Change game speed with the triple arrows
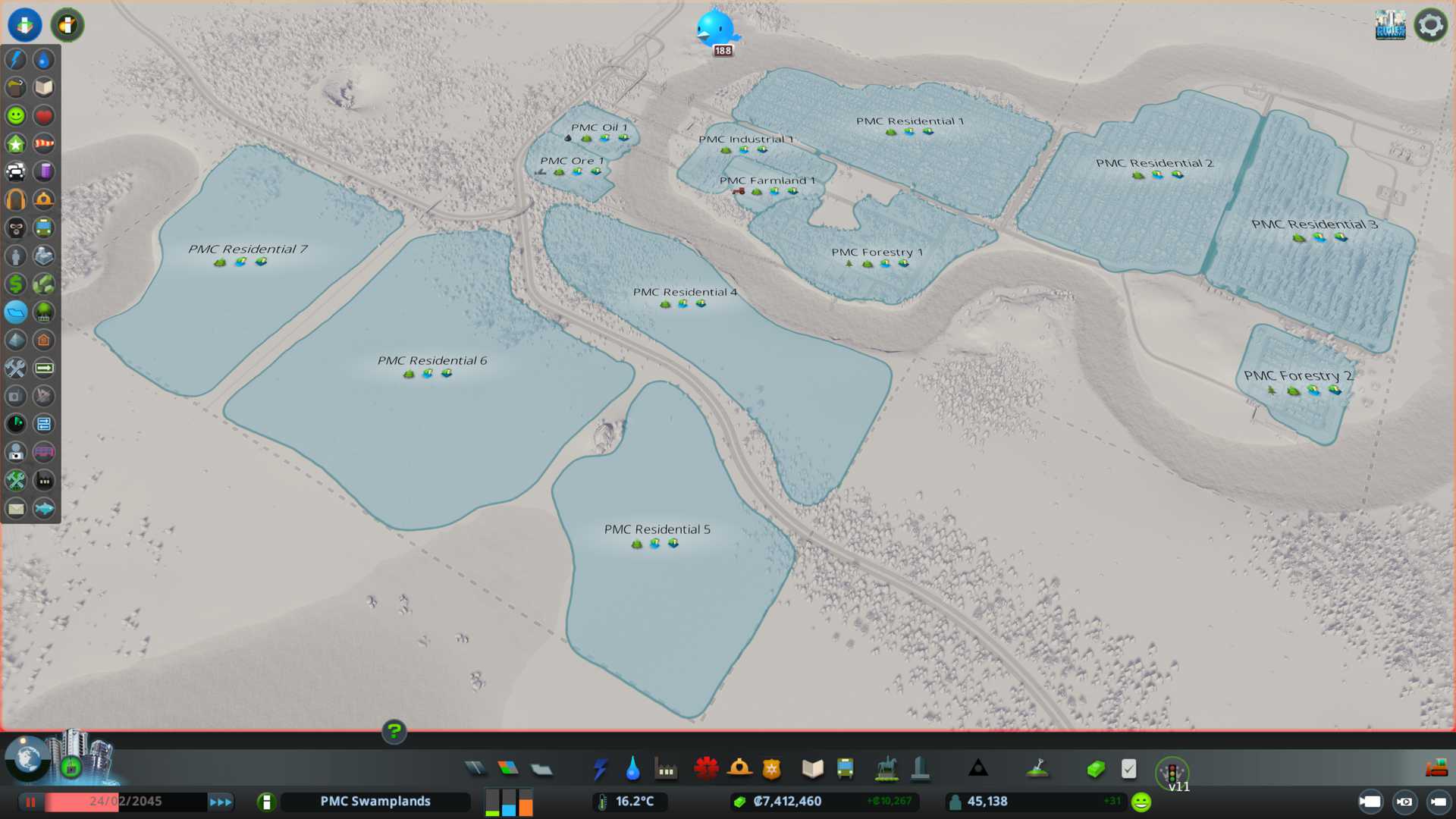1456x819 pixels. coord(221,802)
